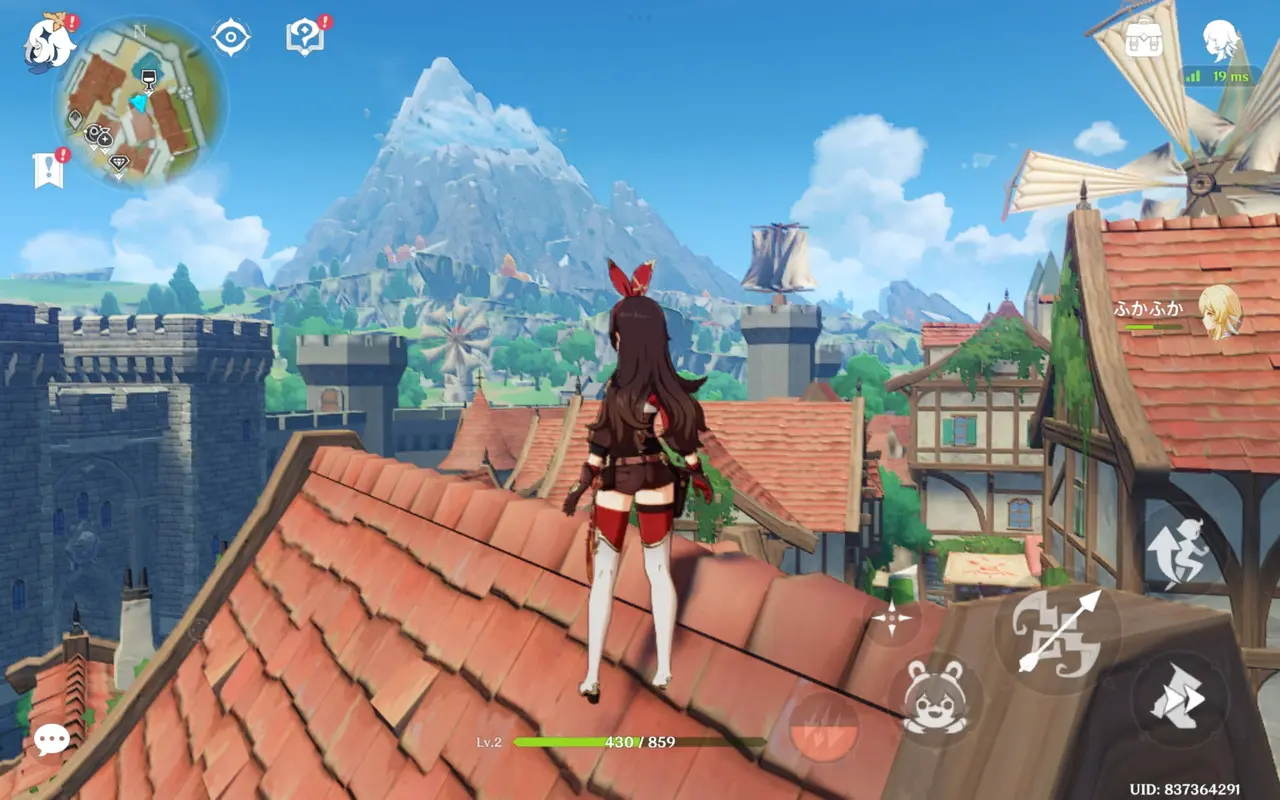Open the circular minimap
The image size is (1280, 800).
[x=140, y=103]
